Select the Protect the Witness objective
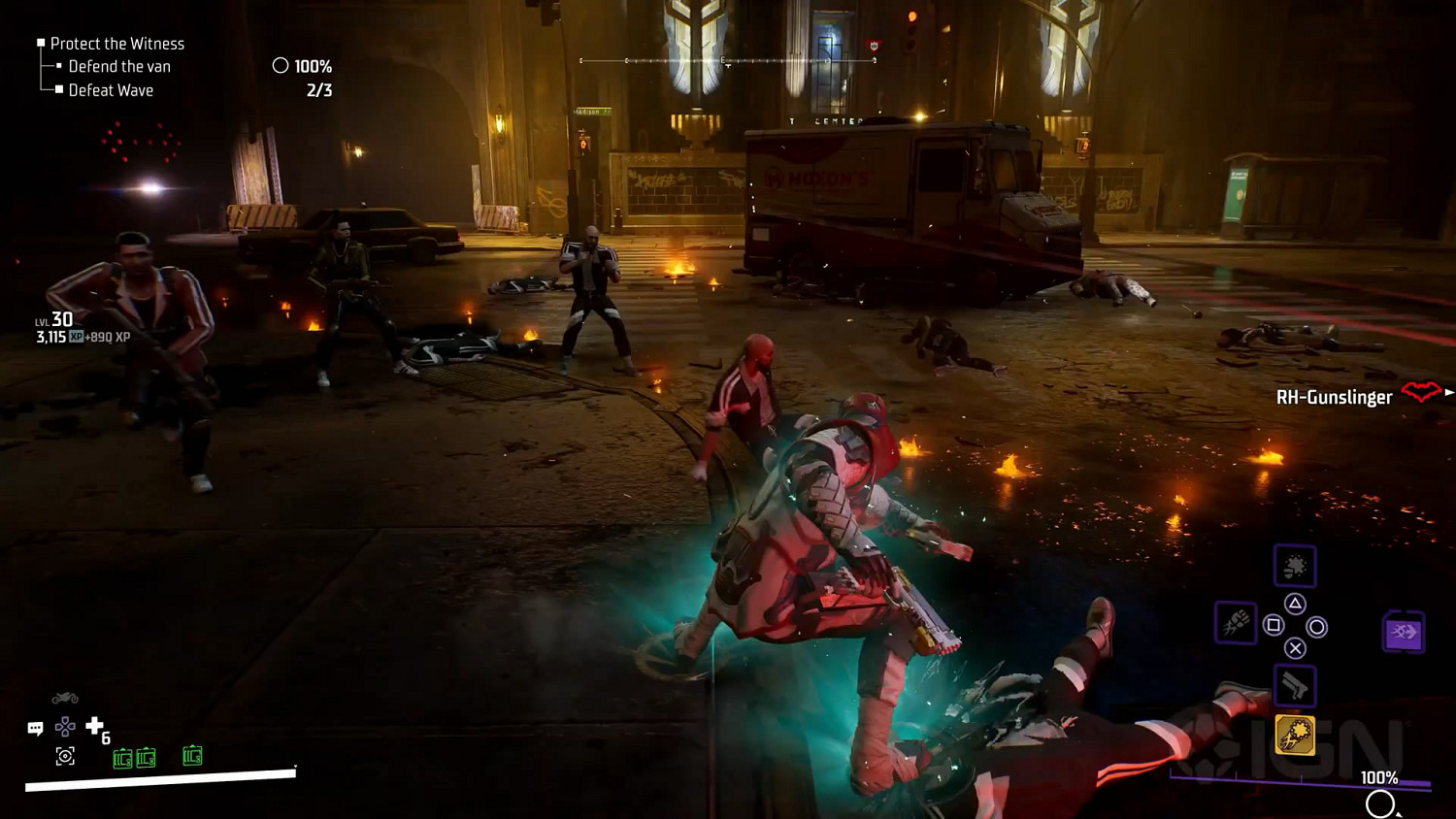Image resolution: width=1456 pixels, height=819 pixels. (x=116, y=44)
